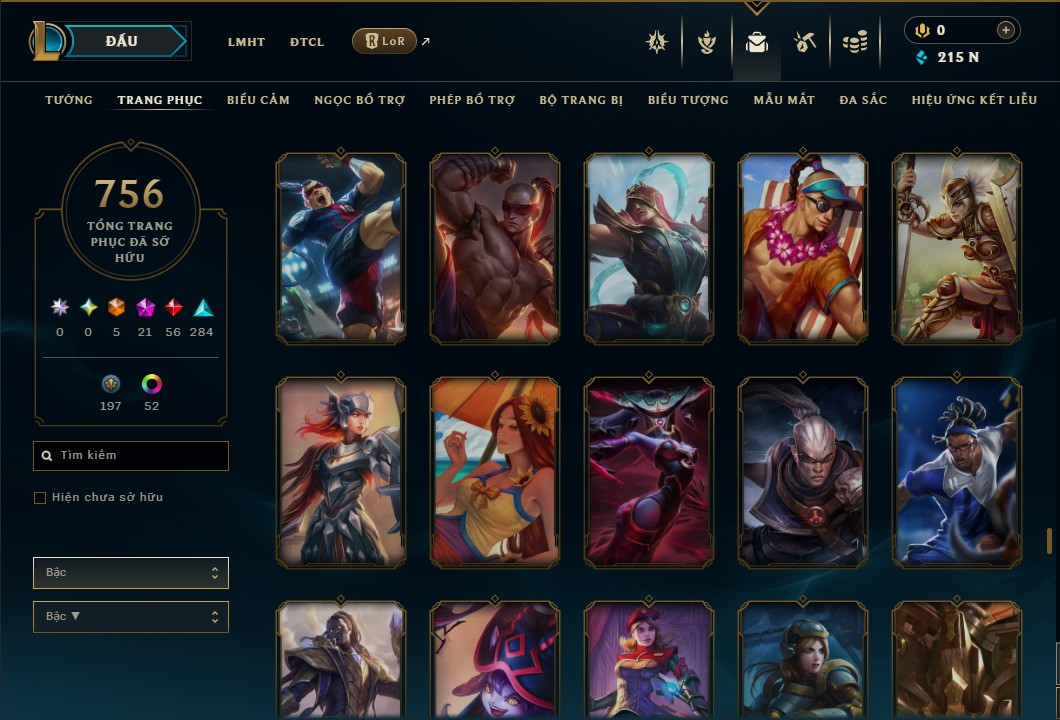Go to the PHÉP BỔ TRỢ tab
The height and width of the screenshot is (720, 1060).
[x=472, y=100]
